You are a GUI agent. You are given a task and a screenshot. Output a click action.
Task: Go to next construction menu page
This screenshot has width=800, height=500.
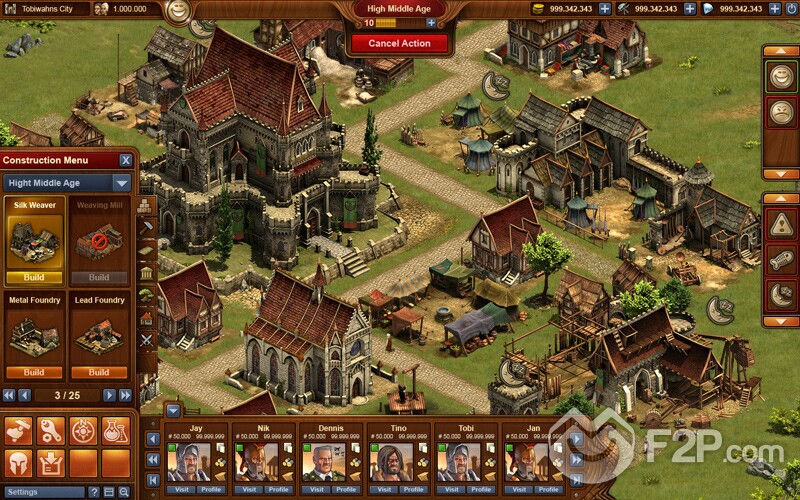pos(112,395)
